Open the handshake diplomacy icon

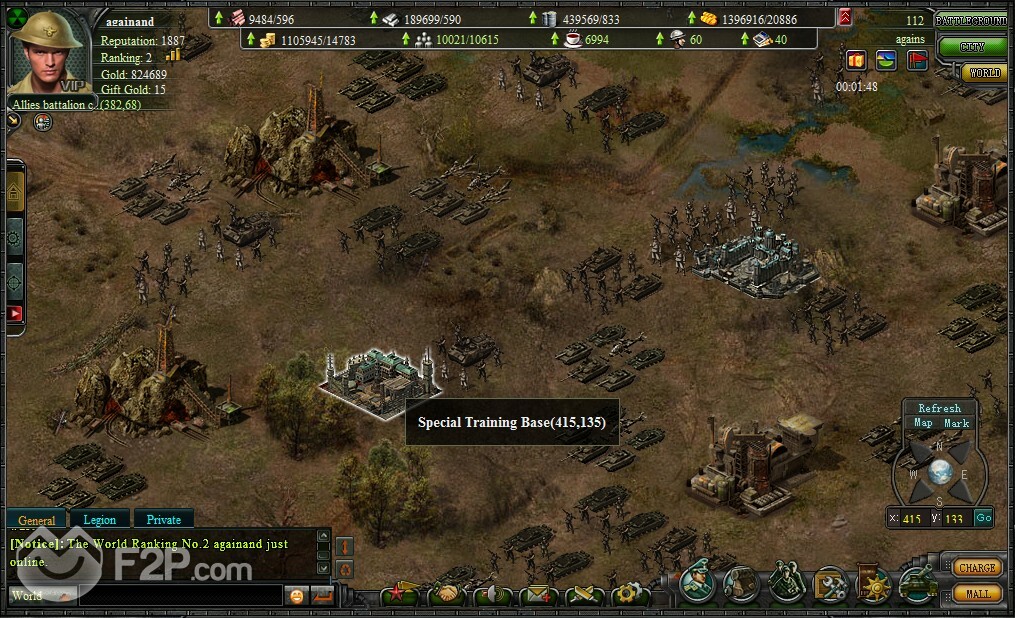click(x=447, y=595)
